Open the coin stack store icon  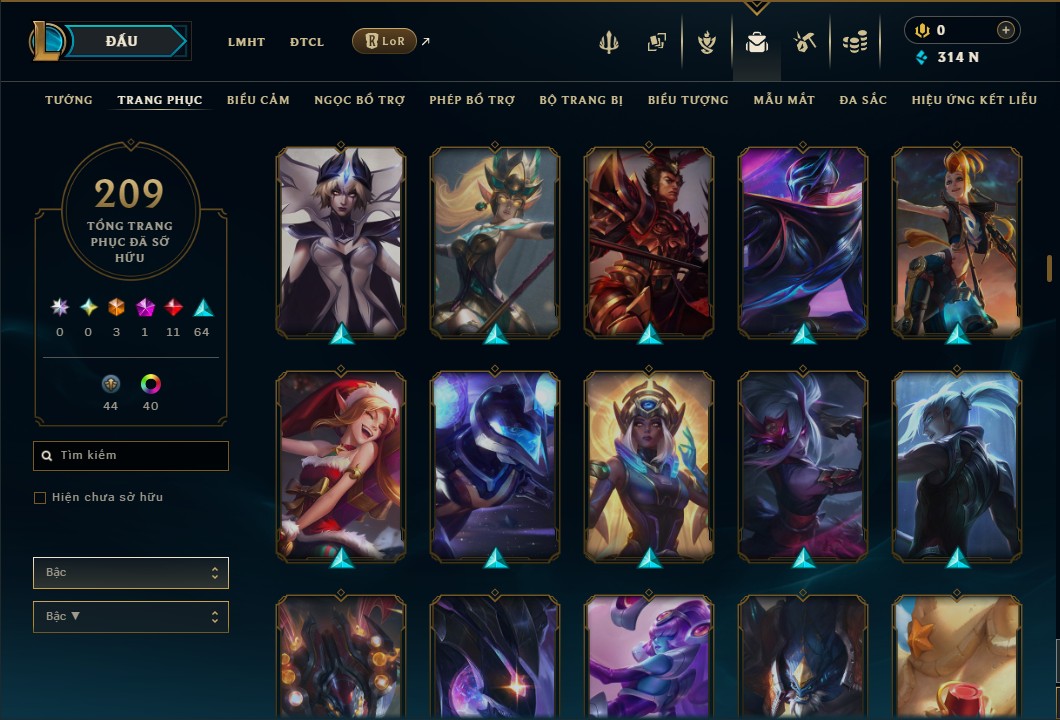click(854, 42)
